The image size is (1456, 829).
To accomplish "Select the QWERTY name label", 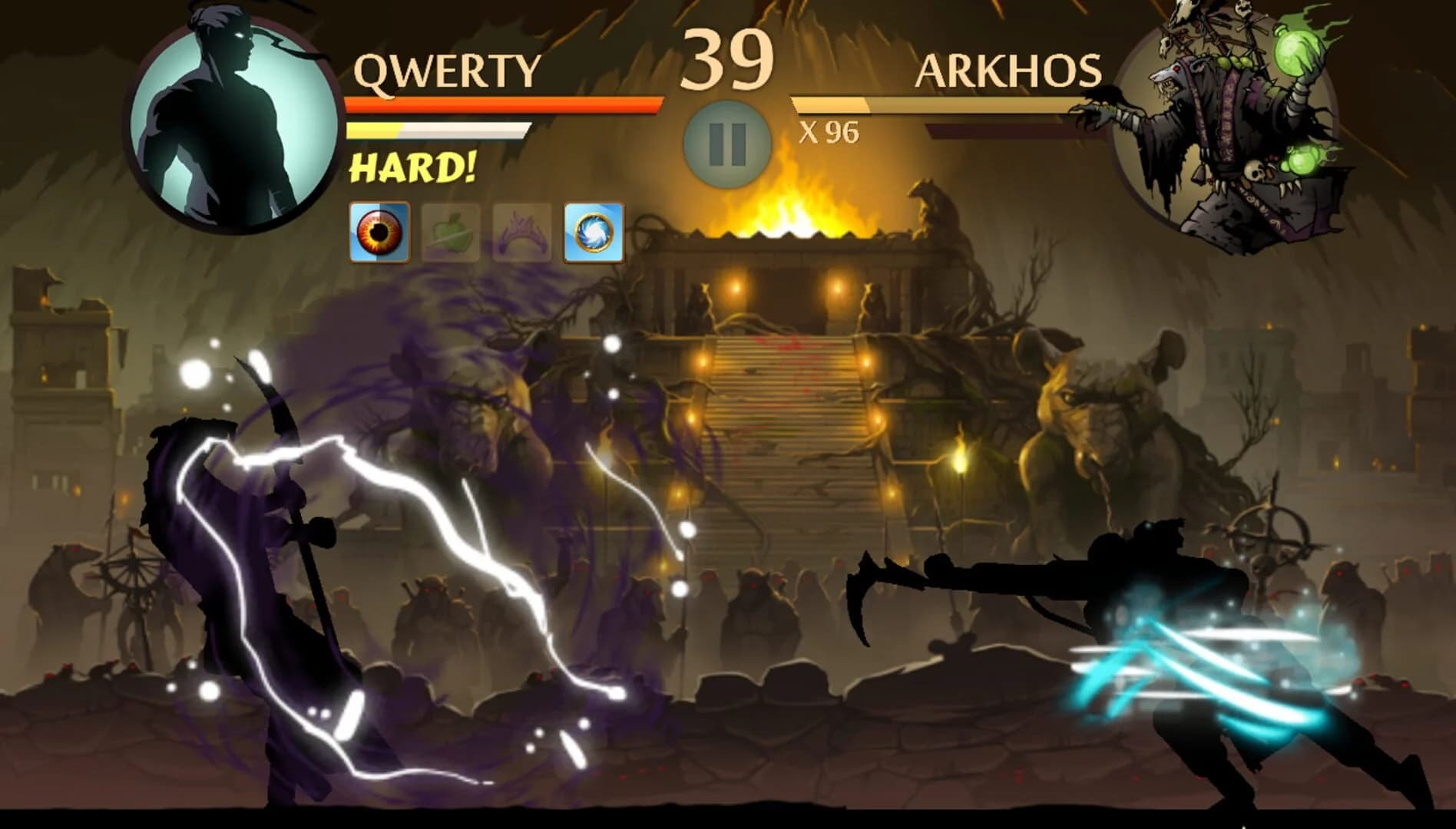I will point(445,69).
